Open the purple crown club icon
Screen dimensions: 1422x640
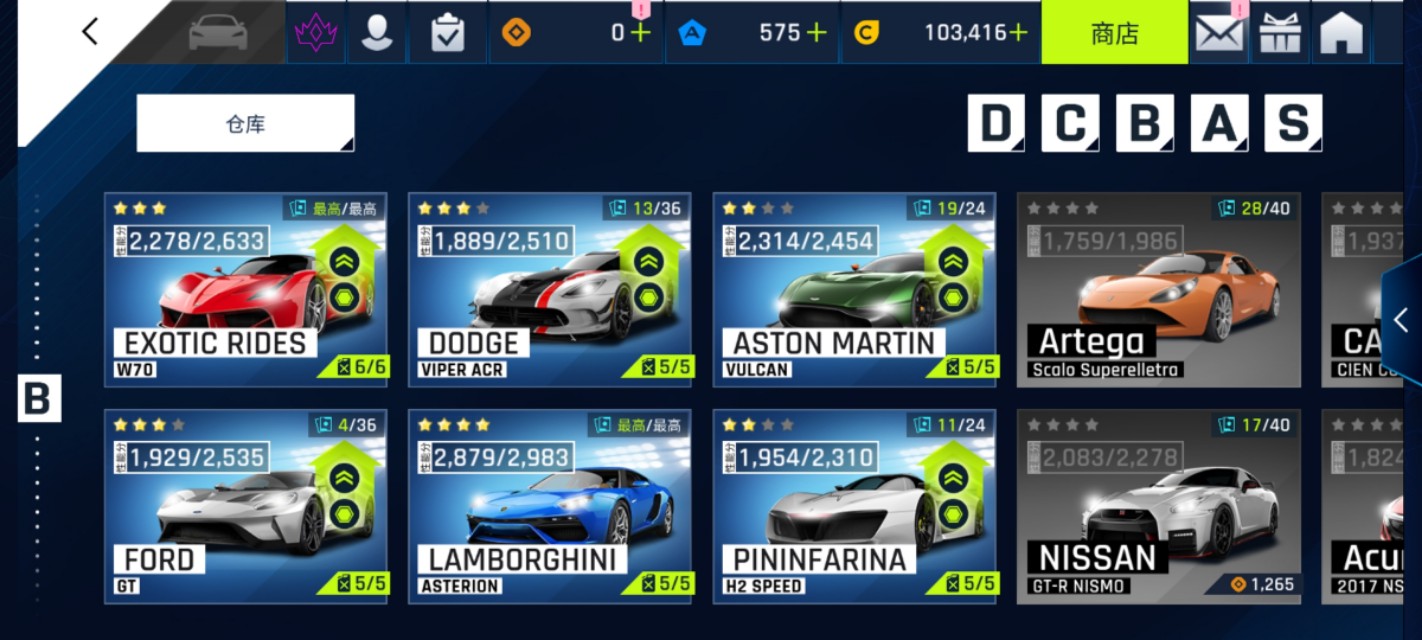click(316, 33)
